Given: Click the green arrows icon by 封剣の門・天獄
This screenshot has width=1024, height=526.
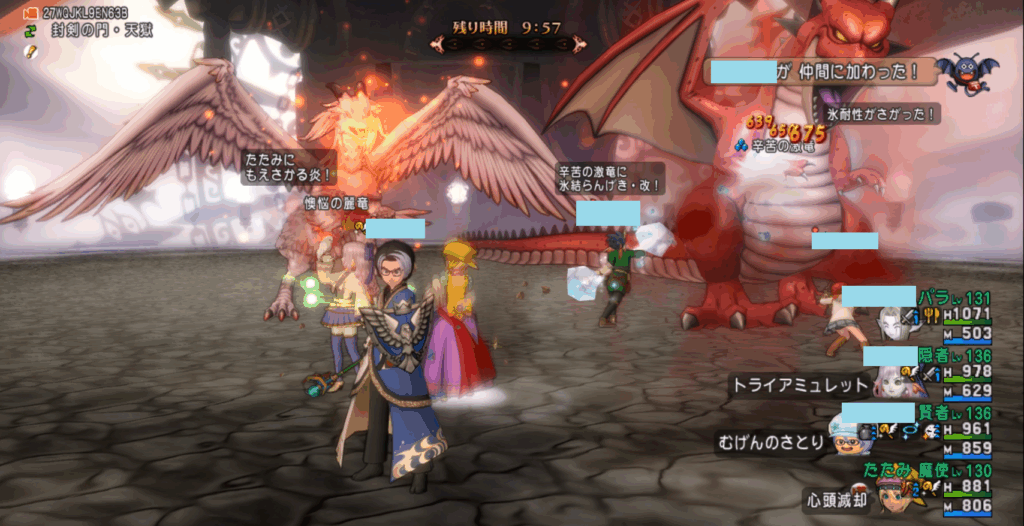Looking at the screenshot, I should (x=30, y=30).
